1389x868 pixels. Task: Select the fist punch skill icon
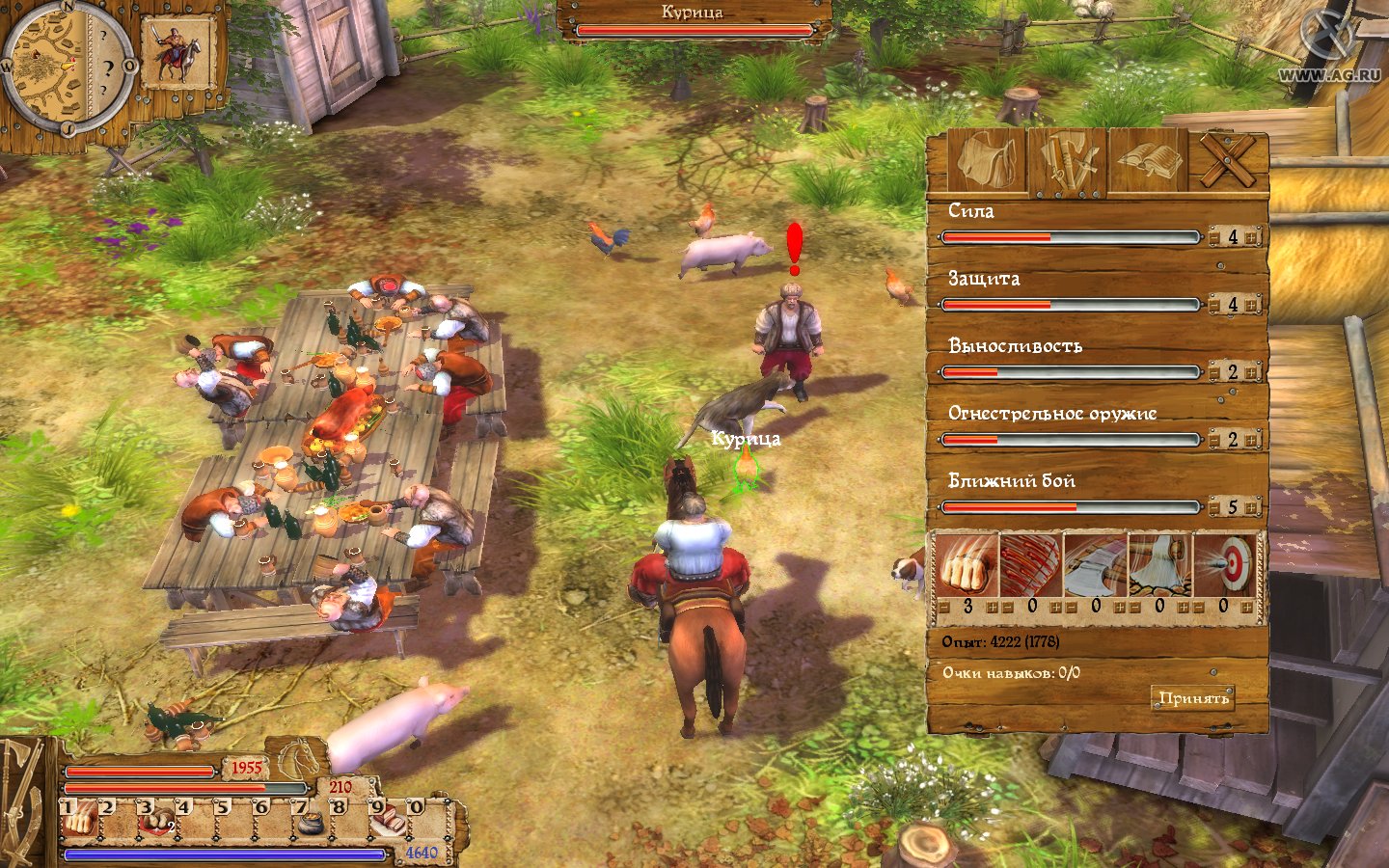click(x=966, y=566)
